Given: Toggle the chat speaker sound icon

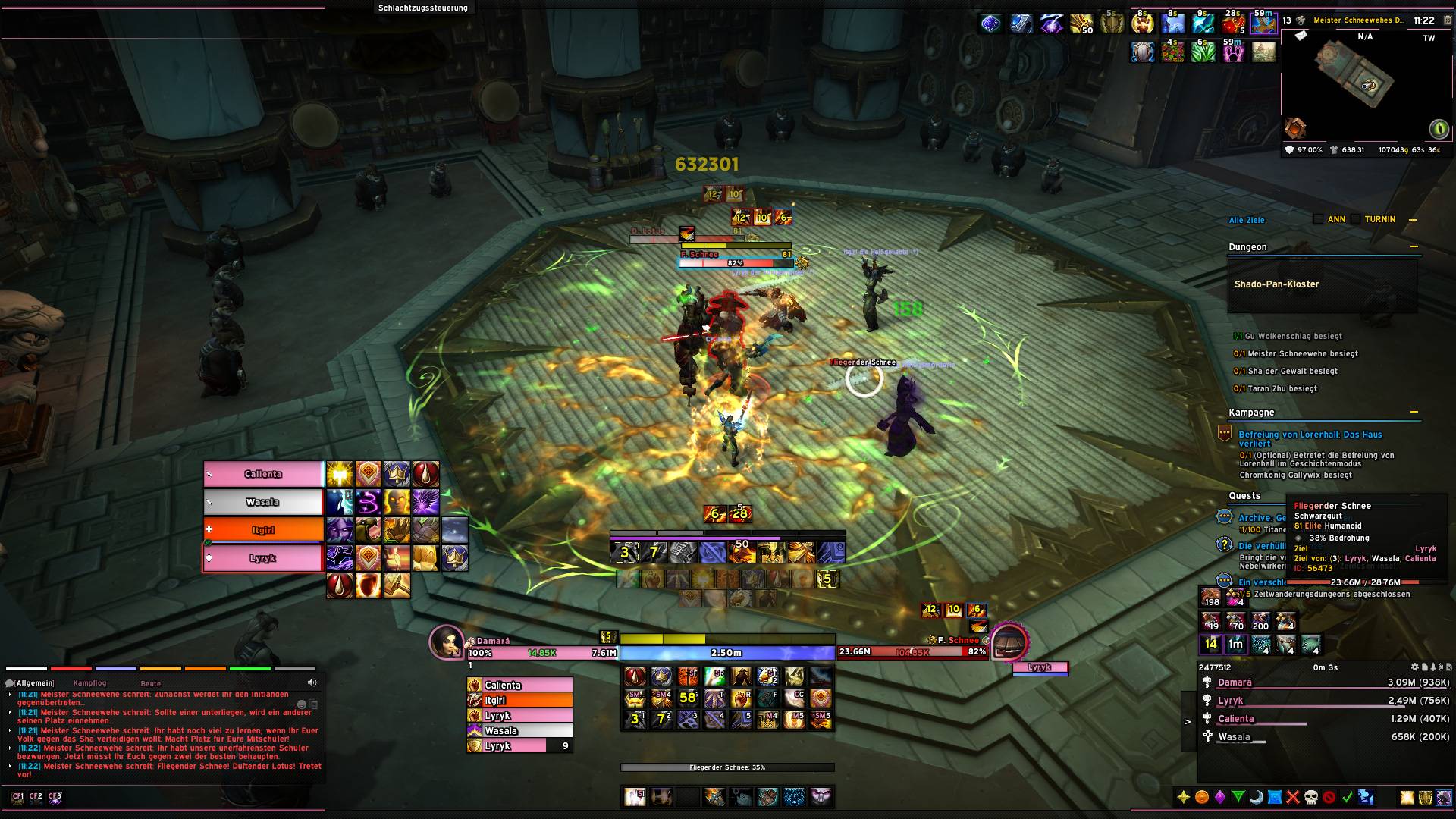Looking at the screenshot, I should coord(312,682).
